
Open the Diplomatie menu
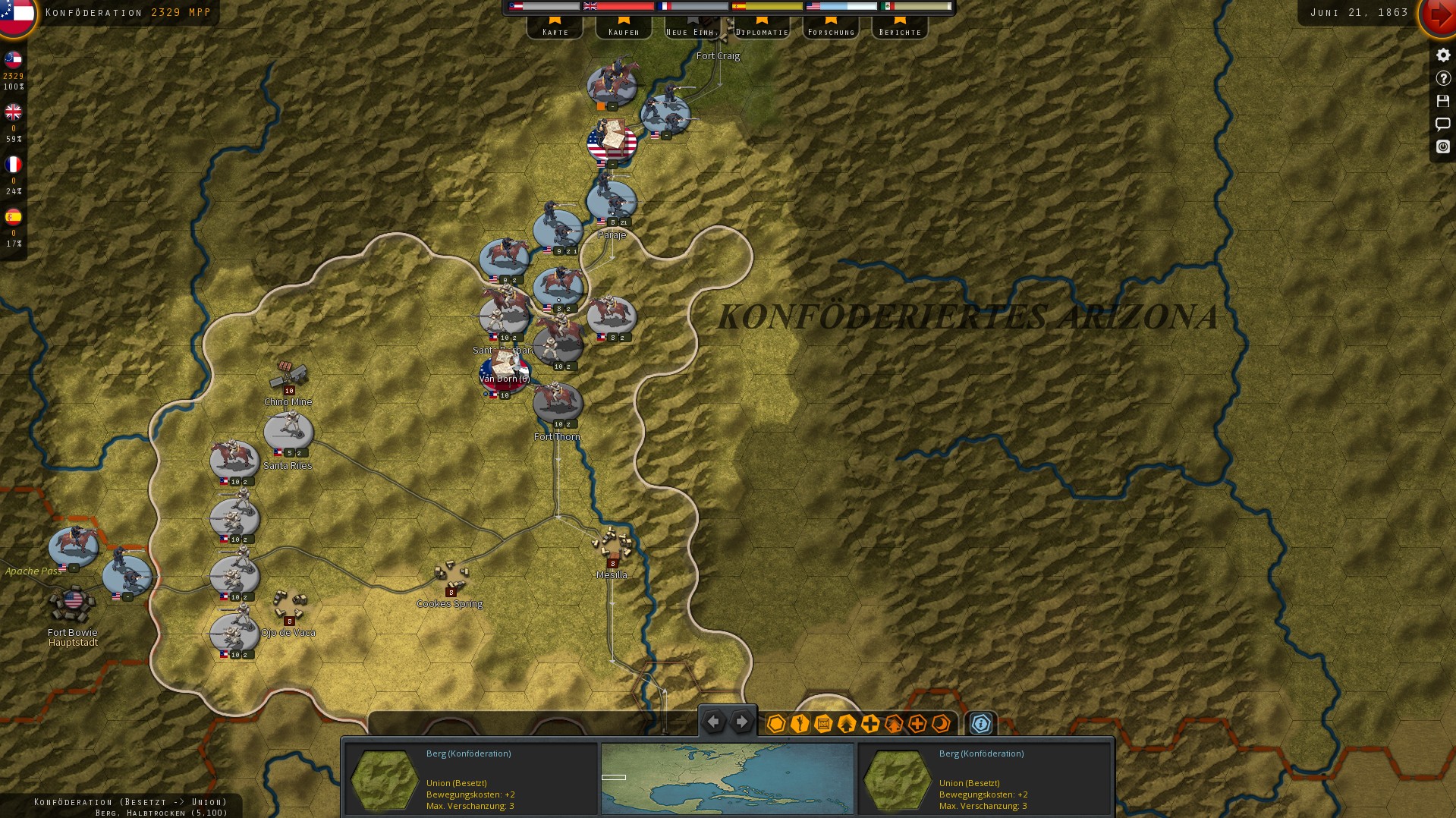coord(761,30)
